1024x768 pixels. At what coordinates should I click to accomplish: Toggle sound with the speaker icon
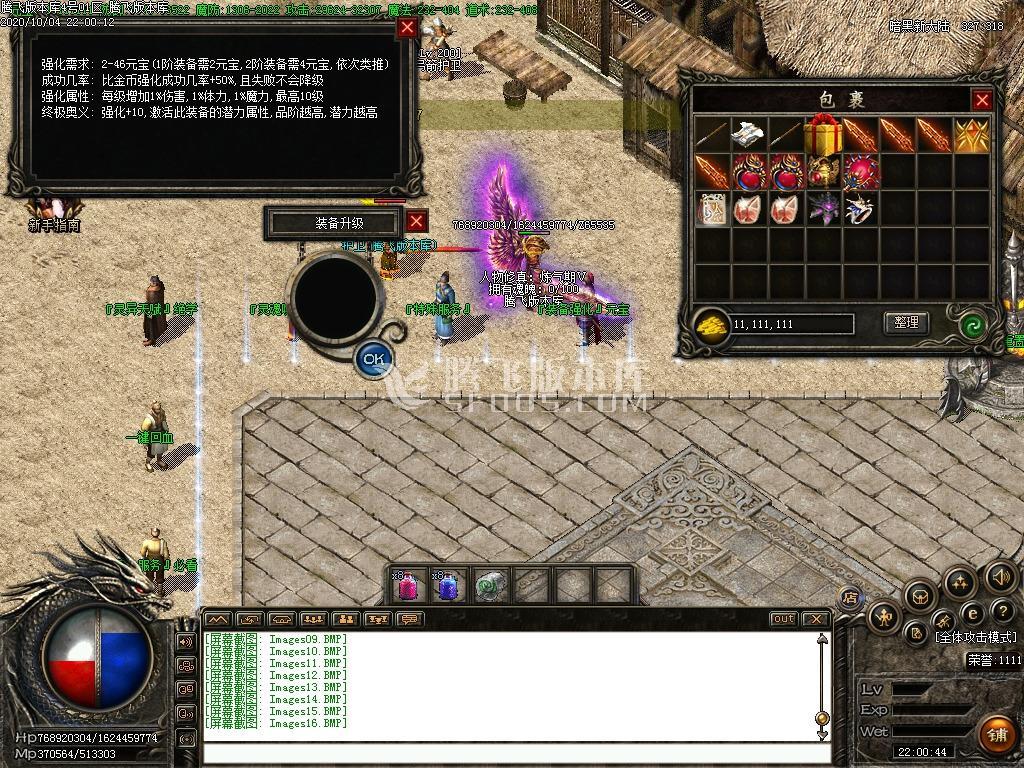[1000, 577]
